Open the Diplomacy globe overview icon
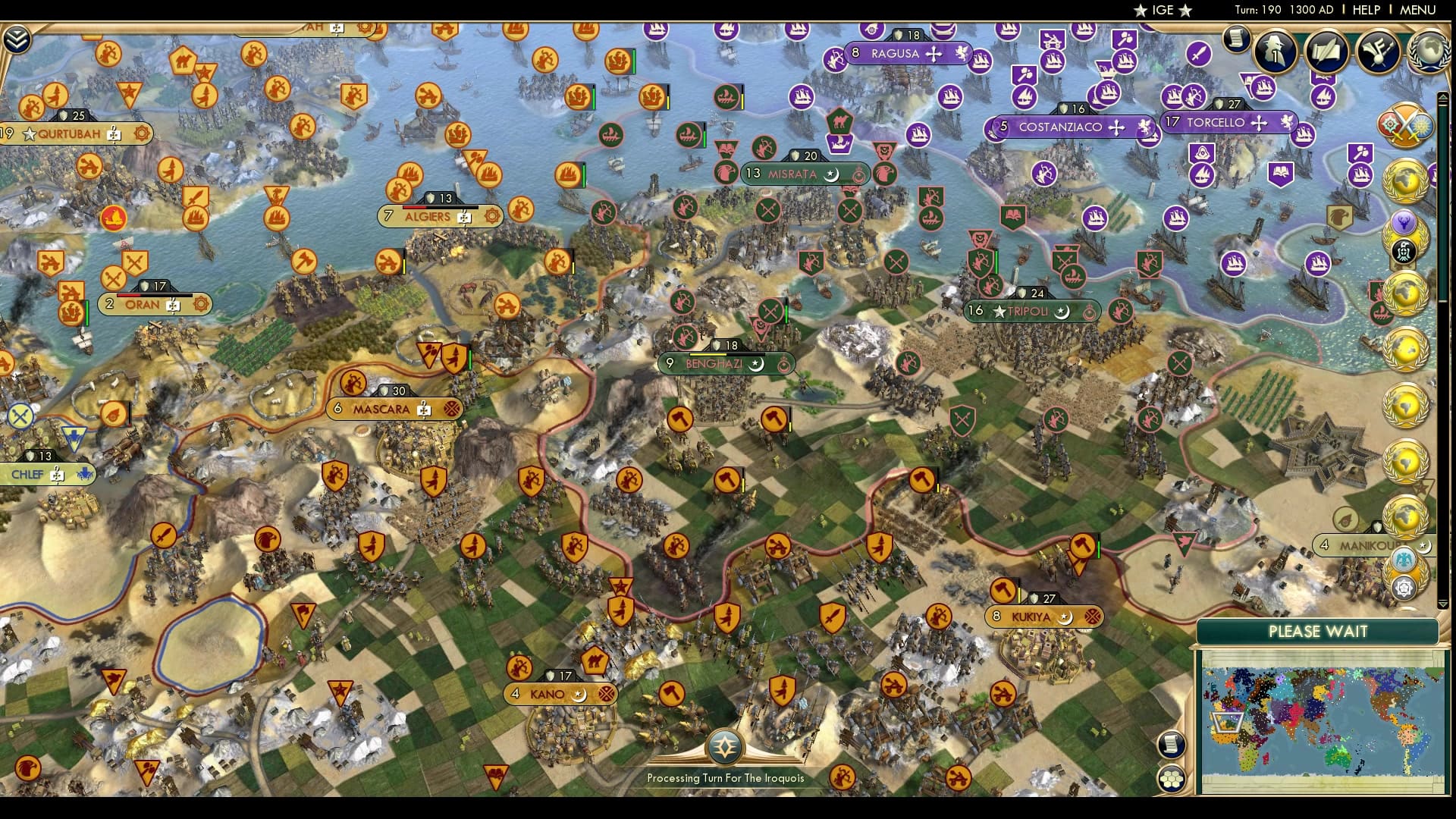Screen dimensions: 1456x819 [1428, 52]
